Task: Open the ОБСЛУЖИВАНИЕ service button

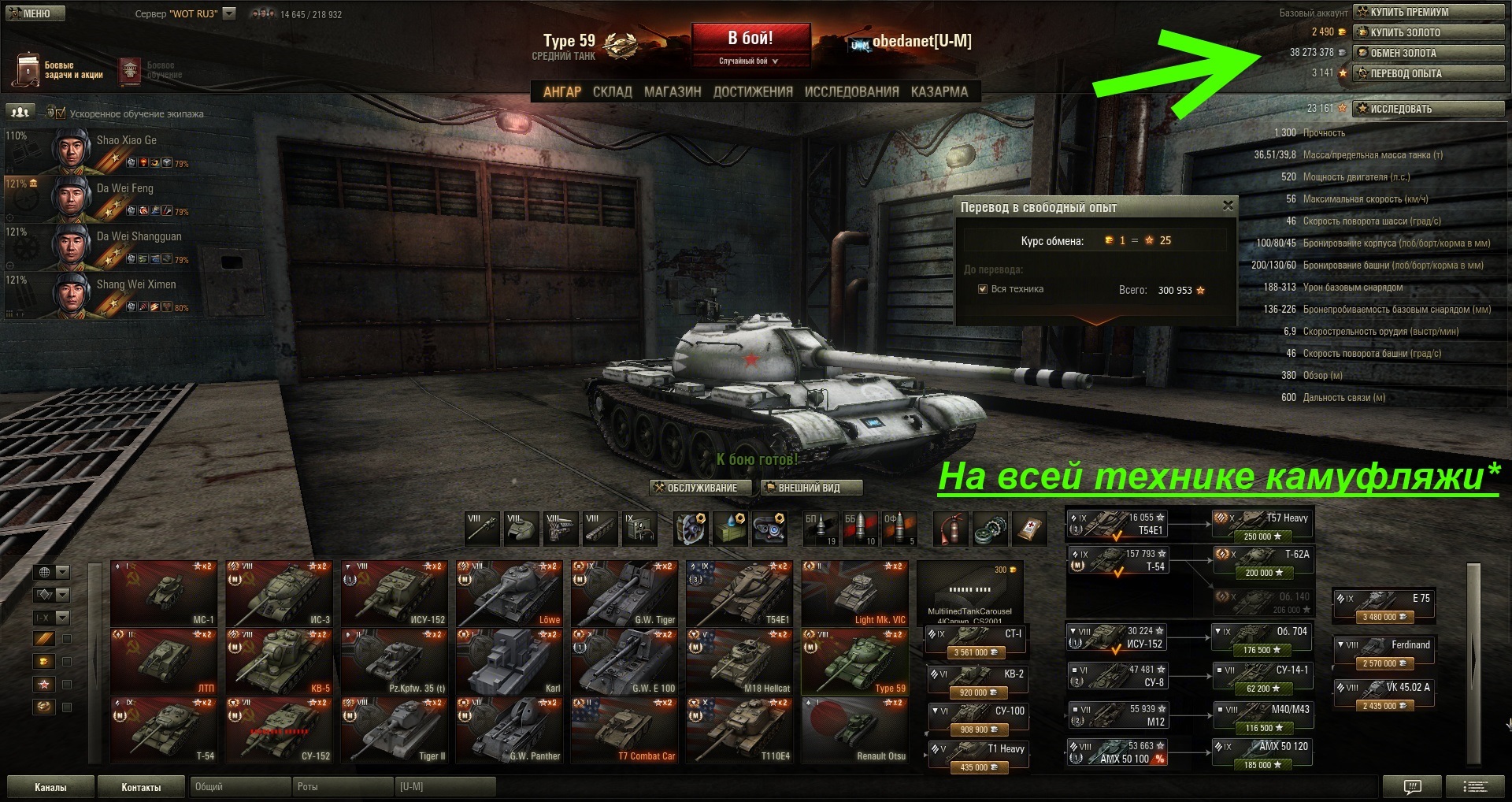Action: pyautogui.click(x=700, y=488)
